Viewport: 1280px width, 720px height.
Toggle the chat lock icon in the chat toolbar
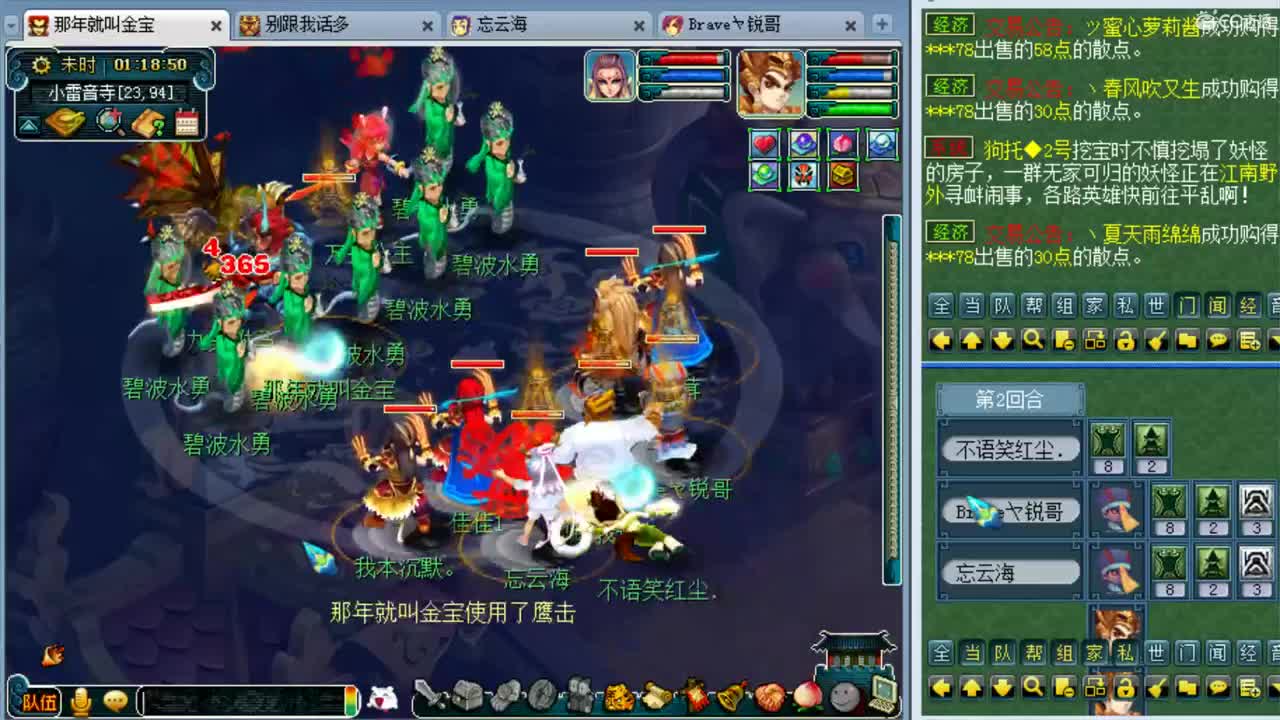click(x=1126, y=340)
